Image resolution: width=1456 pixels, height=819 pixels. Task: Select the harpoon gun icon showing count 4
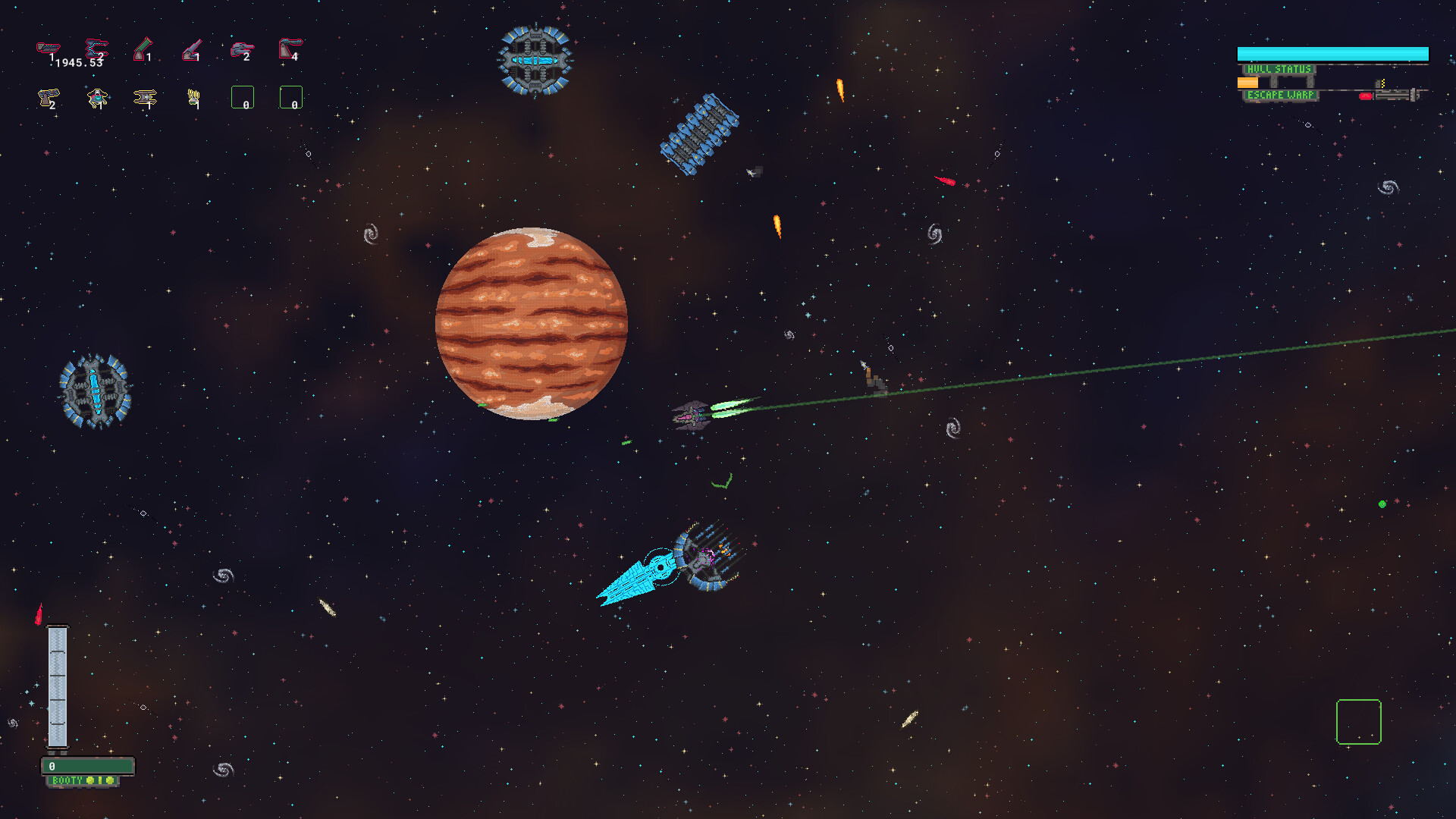point(290,49)
